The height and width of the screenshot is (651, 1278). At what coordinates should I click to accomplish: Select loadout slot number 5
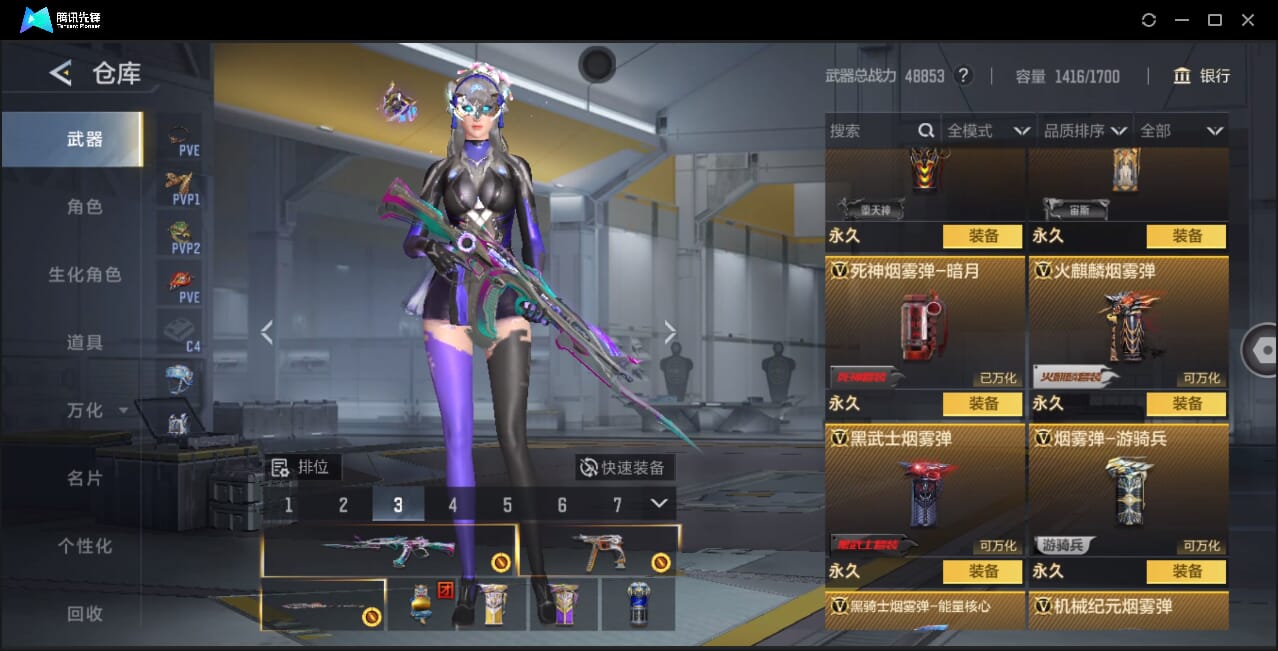507,505
